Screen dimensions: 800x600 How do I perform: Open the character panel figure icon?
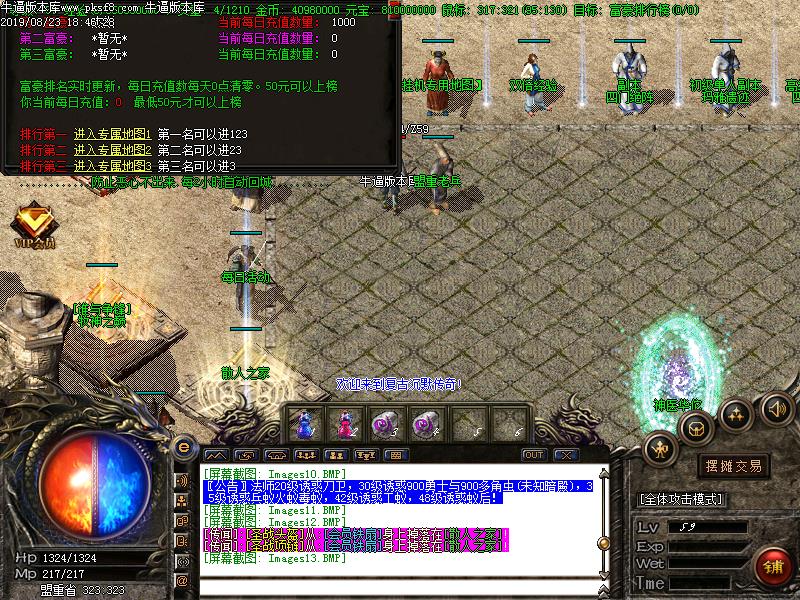coord(661,449)
